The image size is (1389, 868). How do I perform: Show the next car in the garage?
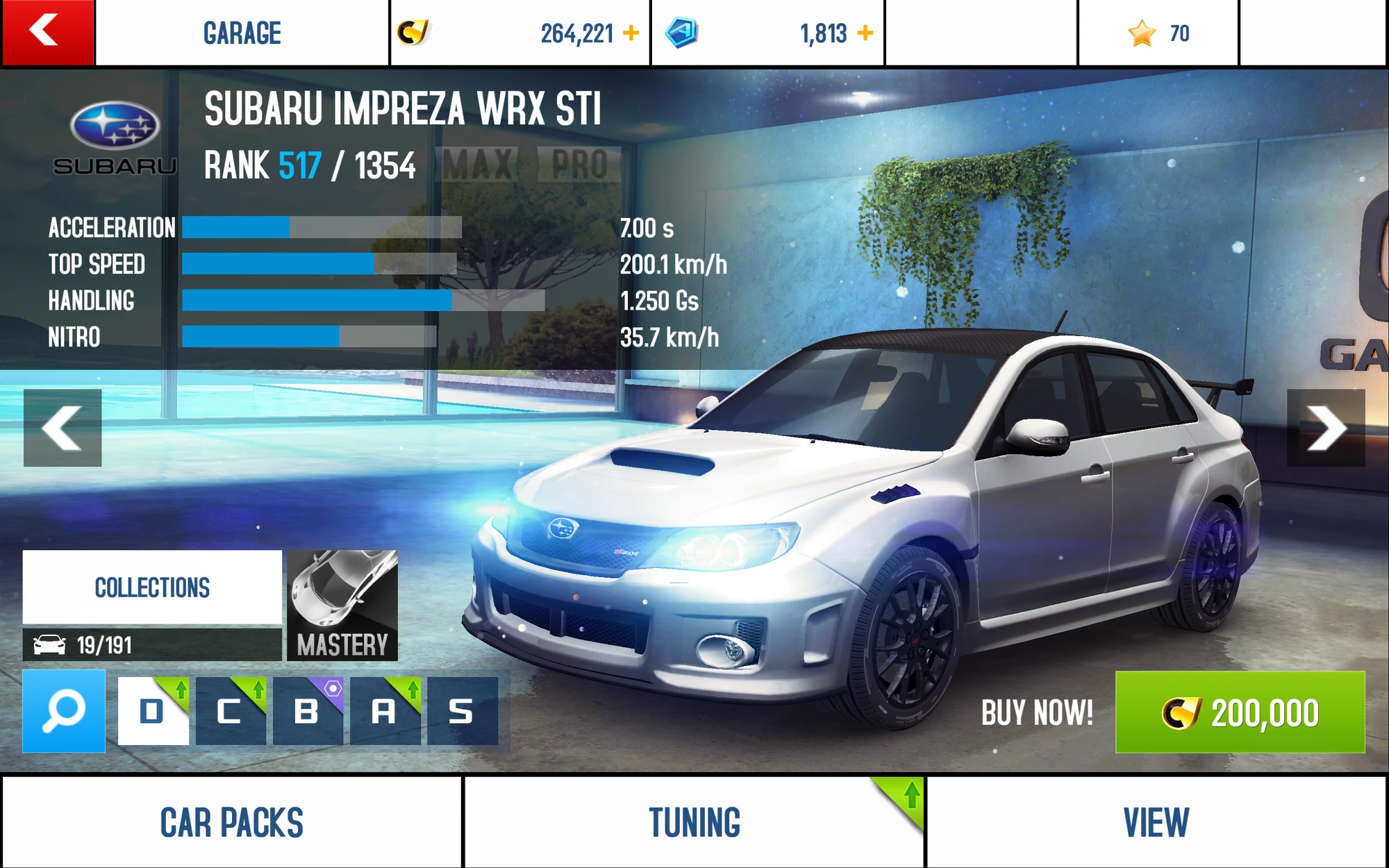click(1325, 428)
